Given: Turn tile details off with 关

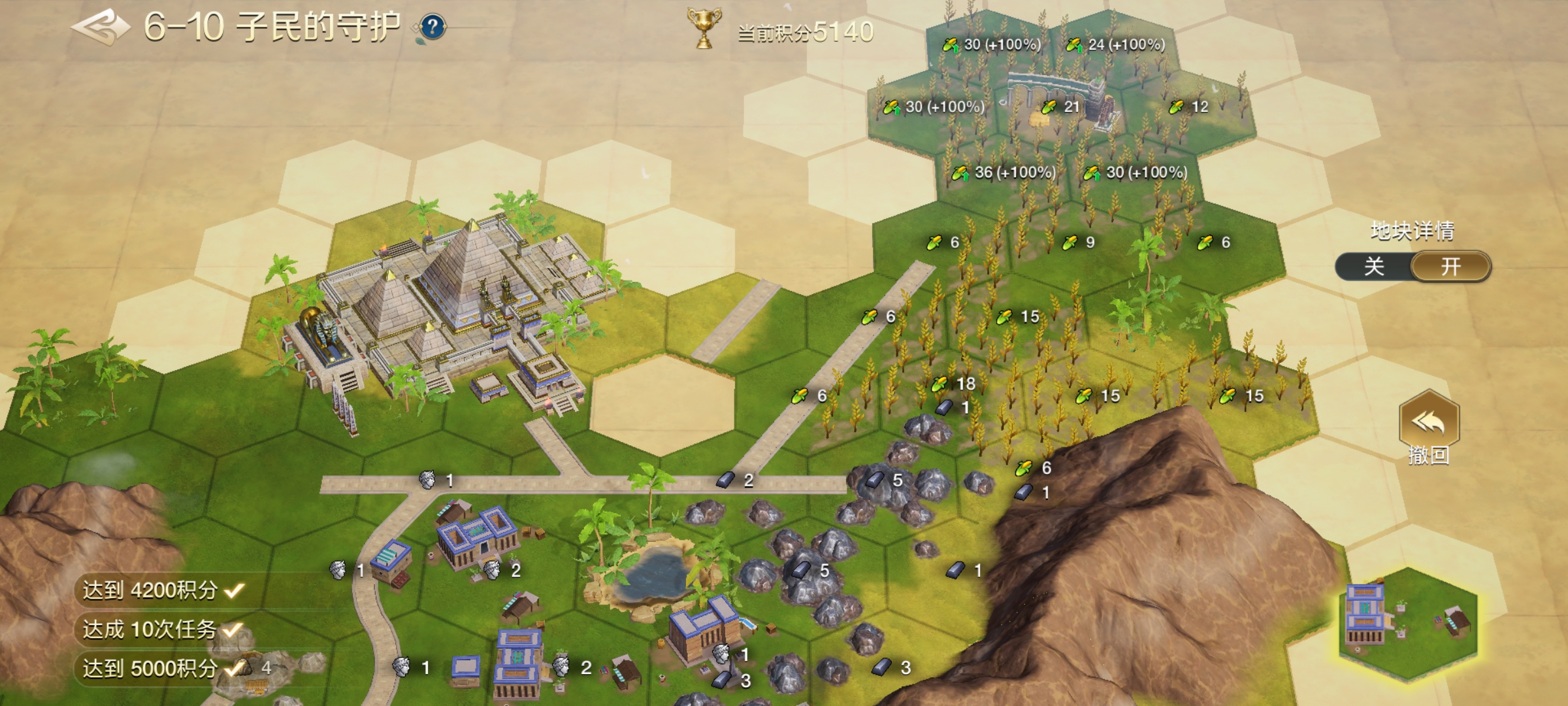Looking at the screenshot, I should tap(1374, 267).
